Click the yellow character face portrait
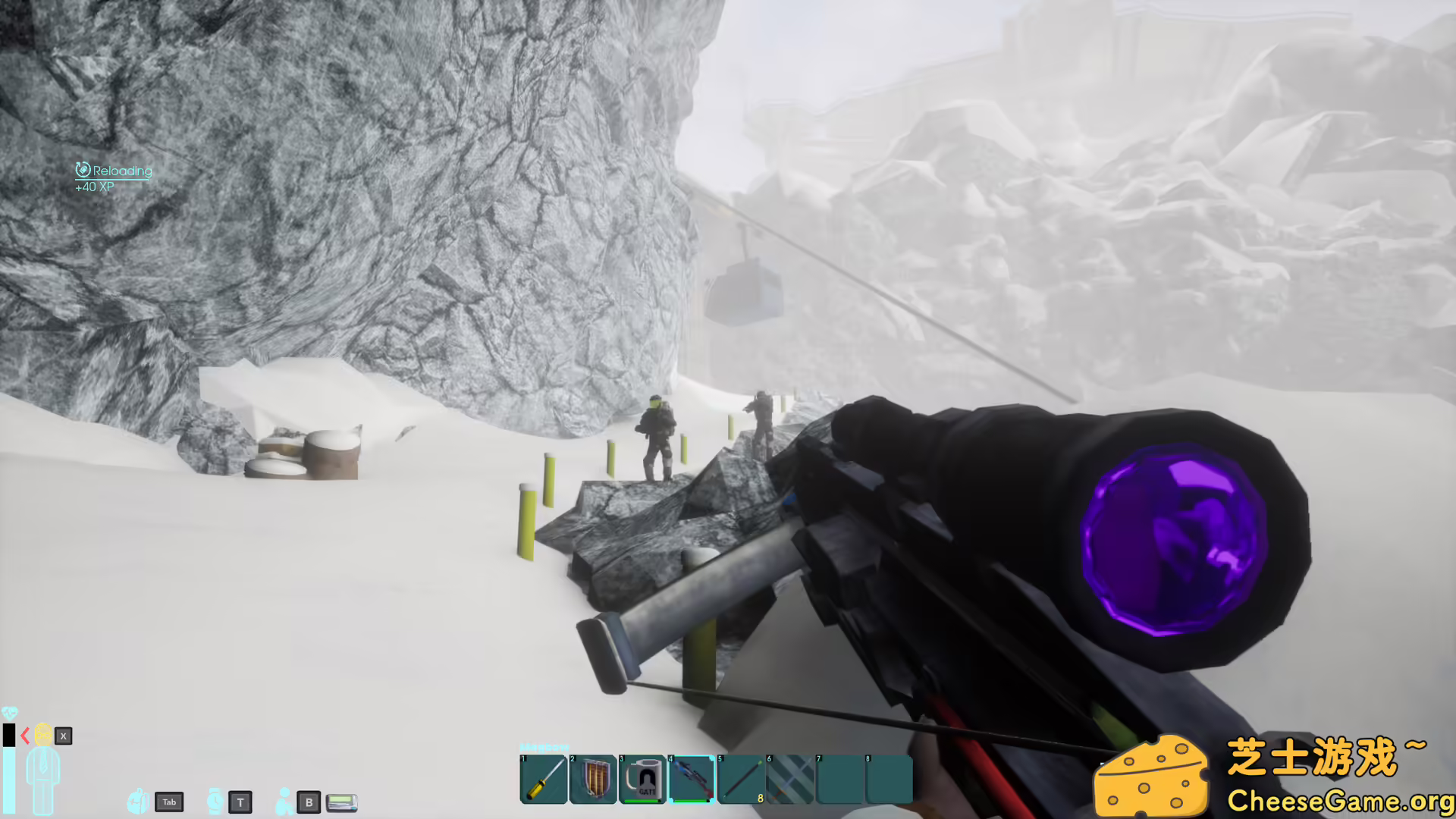 tap(43, 734)
